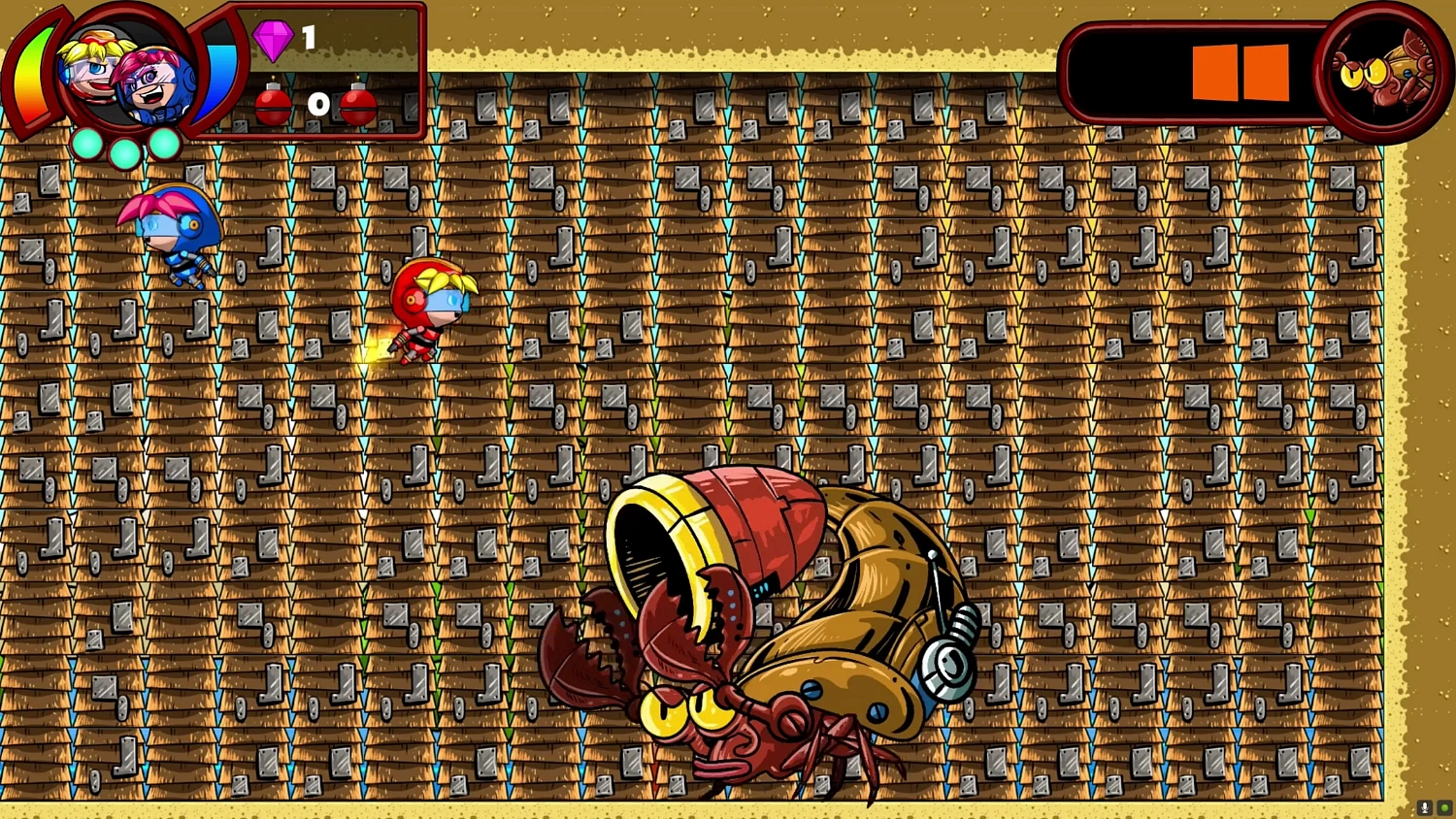Click the microphone icon in the corner overlay
Screen dimensions: 1456x819
(x=1423, y=808)
